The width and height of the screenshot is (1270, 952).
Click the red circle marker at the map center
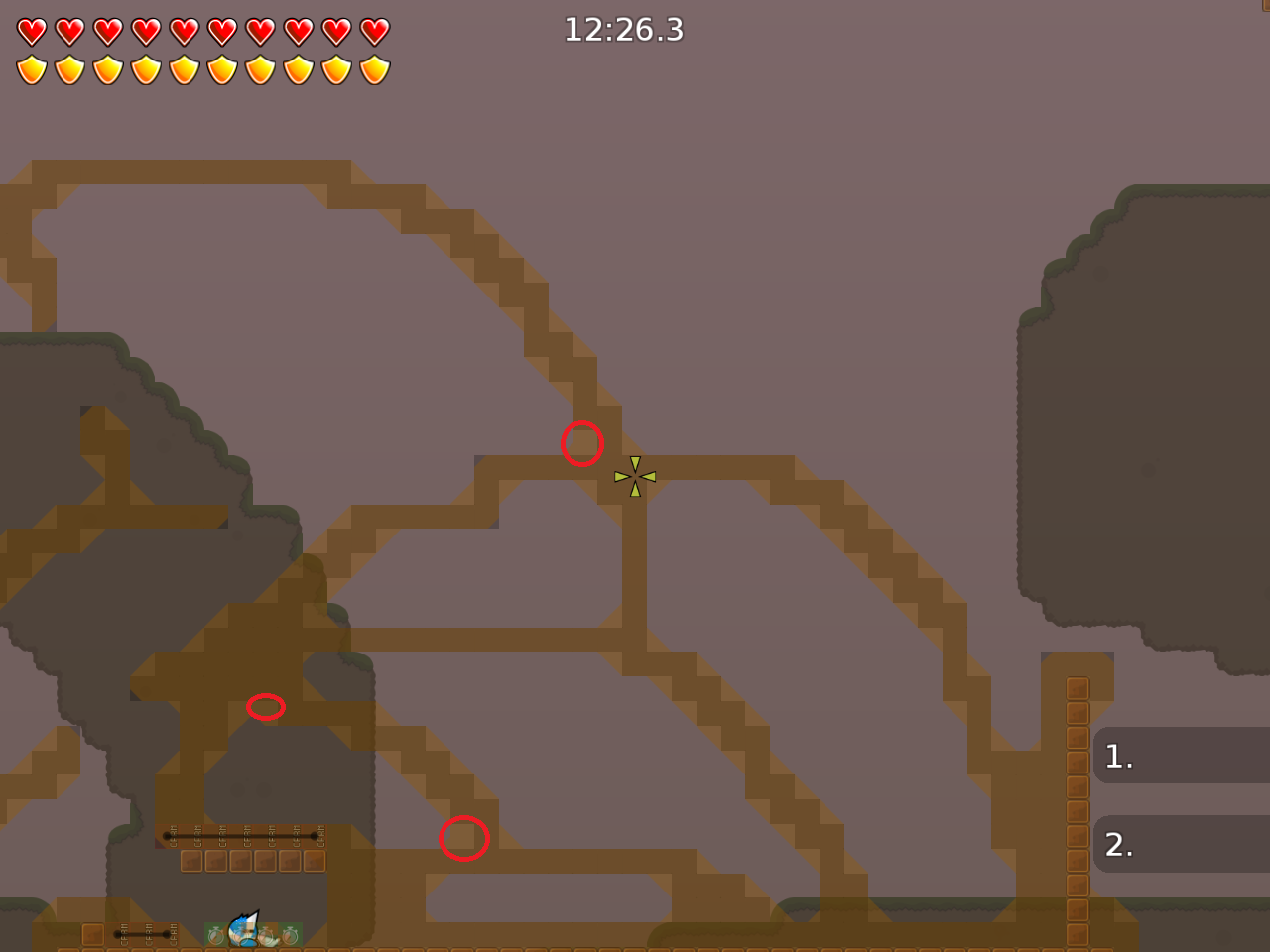(x=582, y=443)
